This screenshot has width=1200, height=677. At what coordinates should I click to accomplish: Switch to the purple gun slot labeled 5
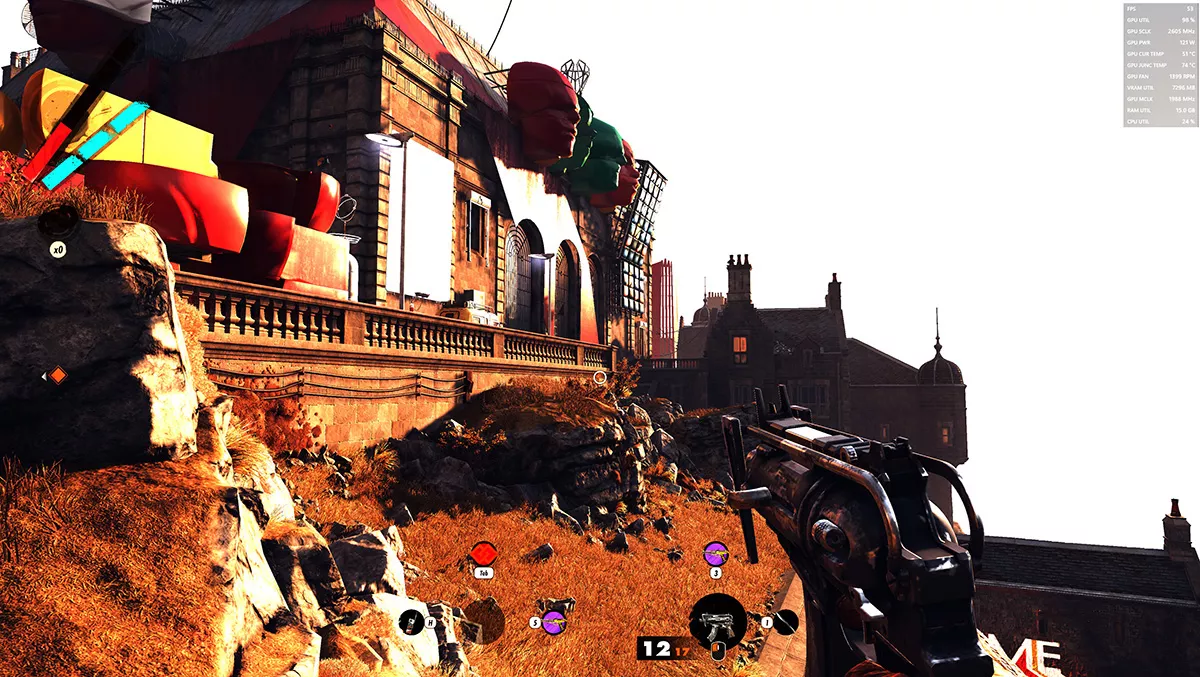[554, 620]
